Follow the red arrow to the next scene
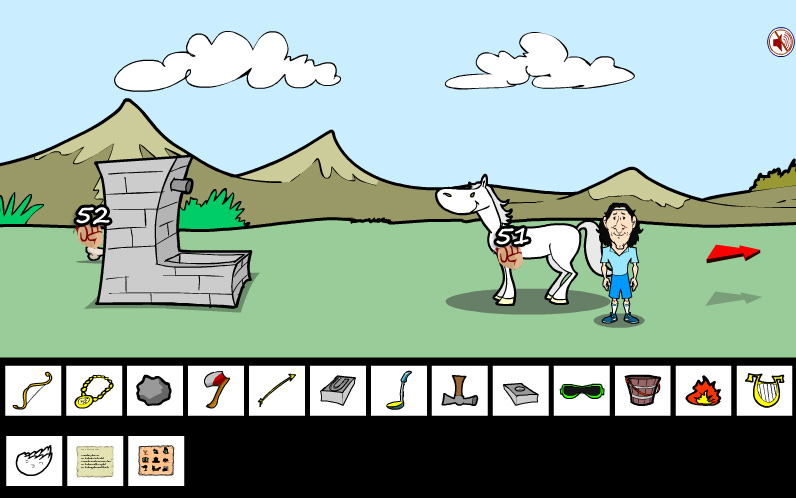 [732, 253]
